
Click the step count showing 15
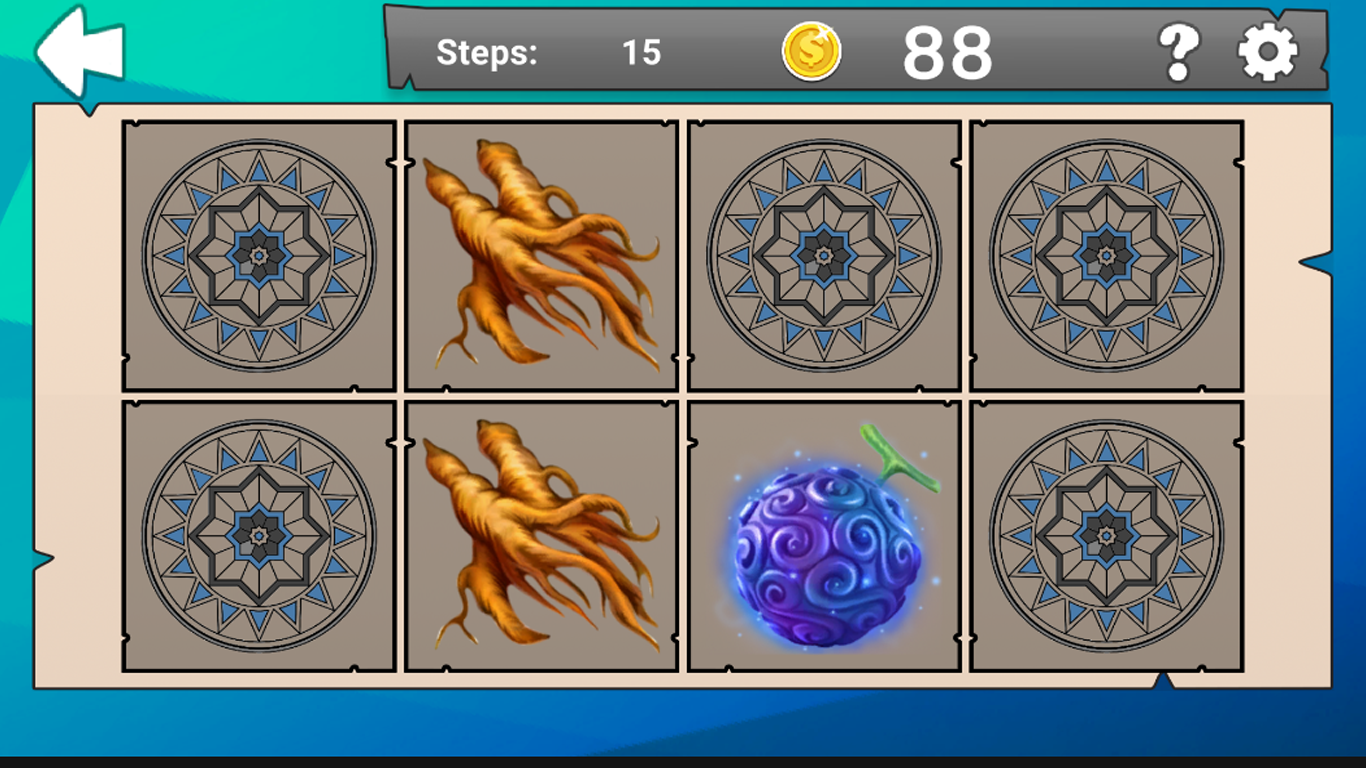pyautogui.click(x=642, y=53)
